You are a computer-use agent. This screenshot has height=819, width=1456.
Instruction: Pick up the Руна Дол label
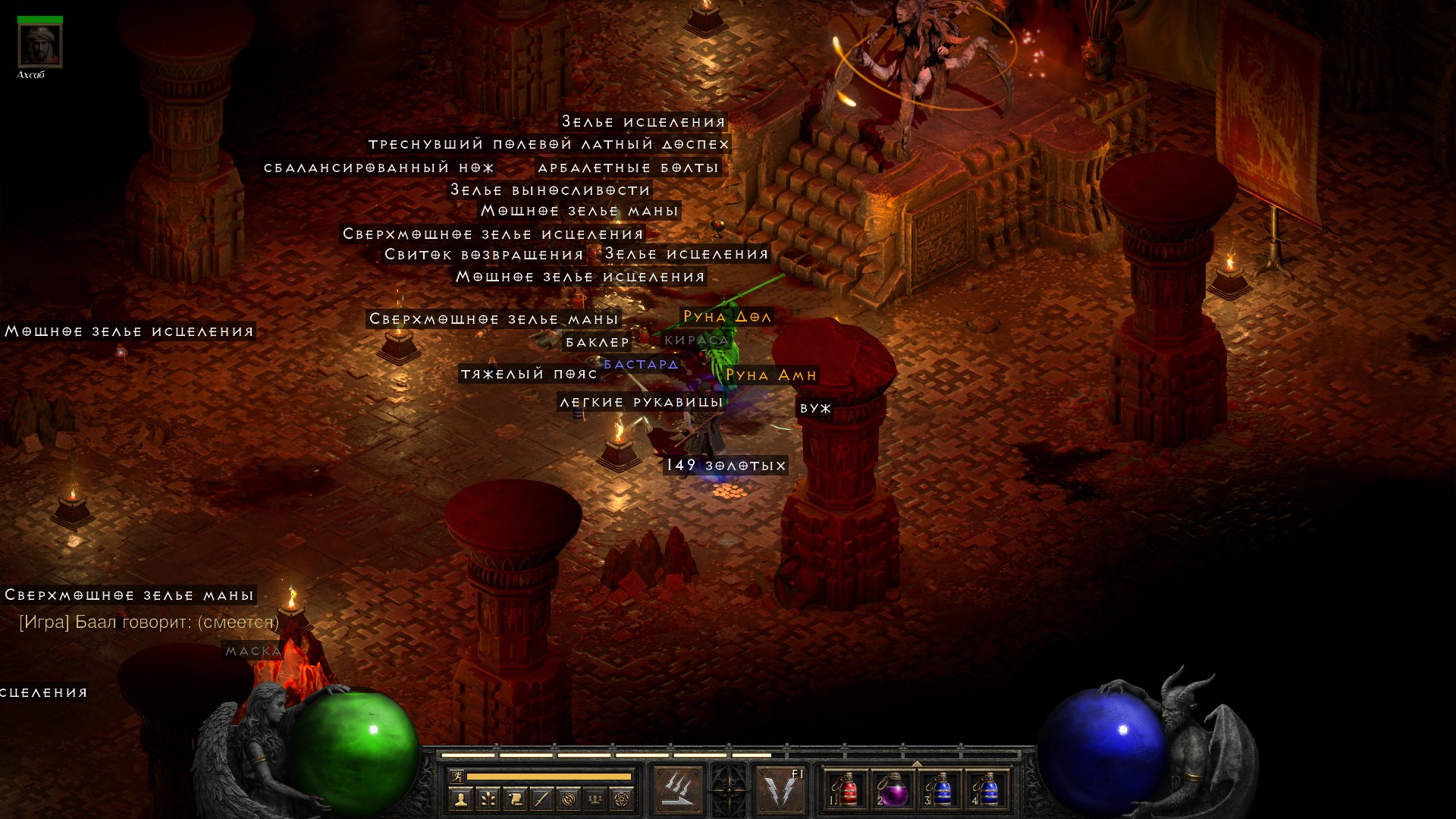[x=726, y=317]
